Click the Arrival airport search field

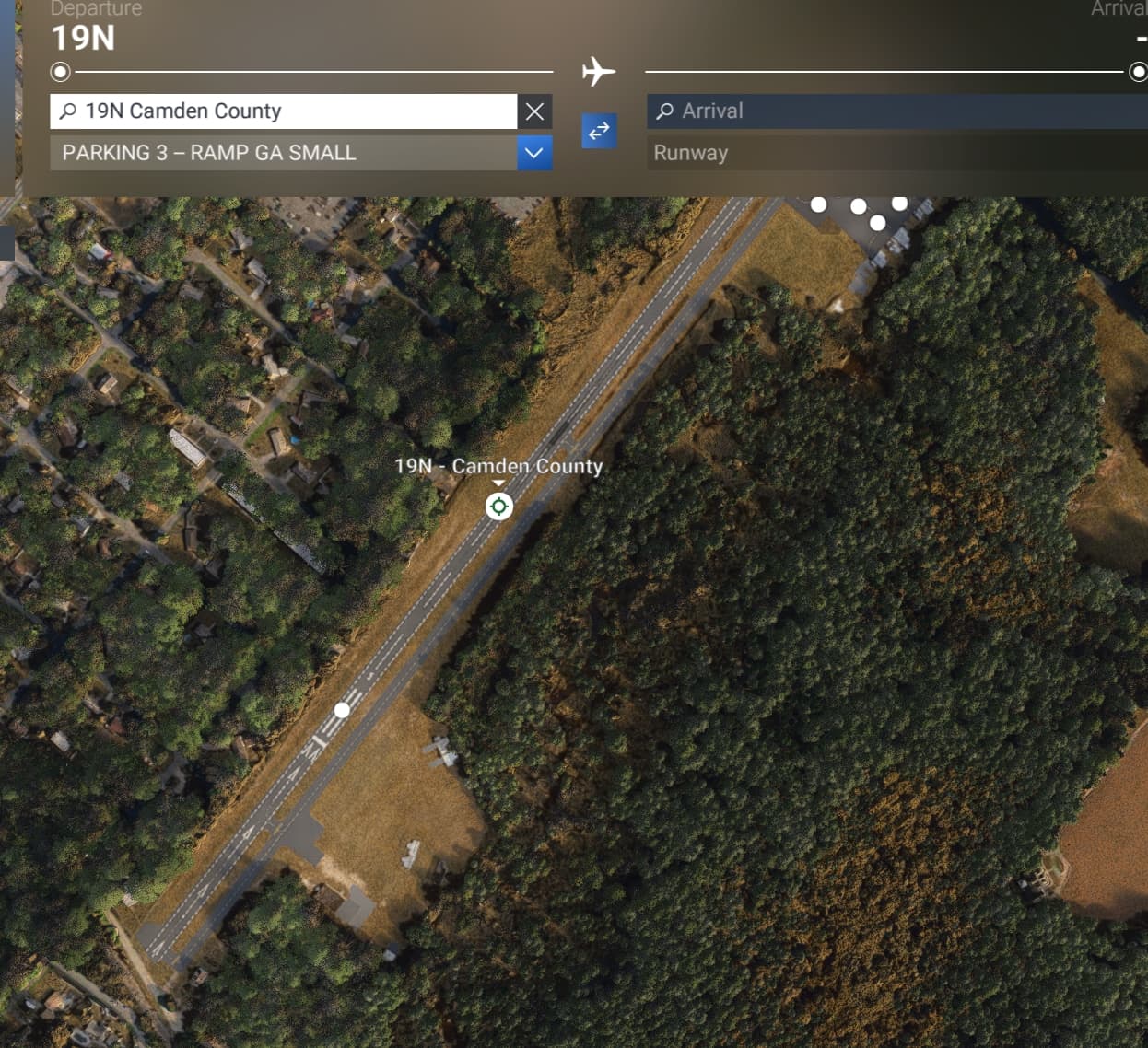tap(898, 111)
